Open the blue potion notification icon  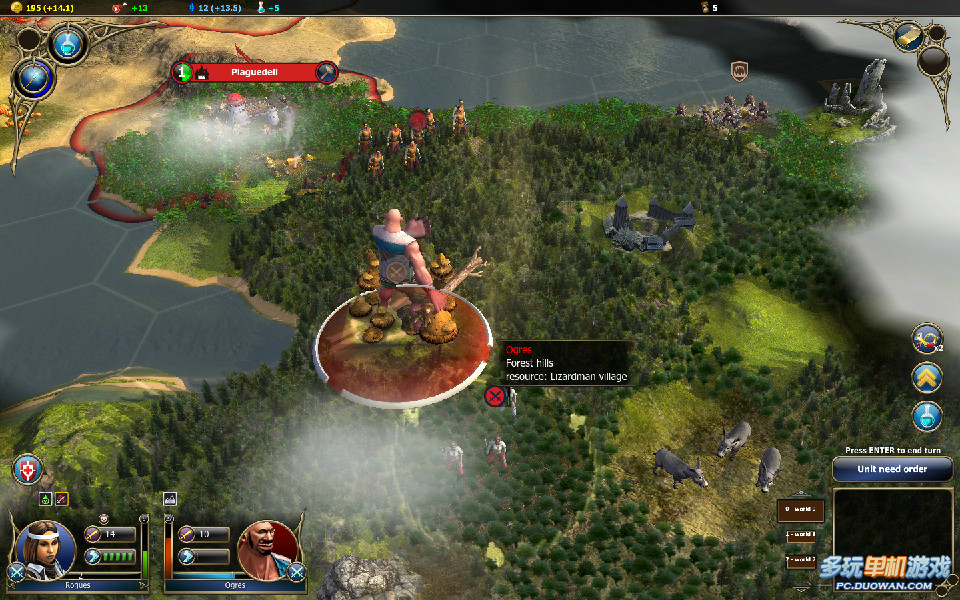coord(927,416)
